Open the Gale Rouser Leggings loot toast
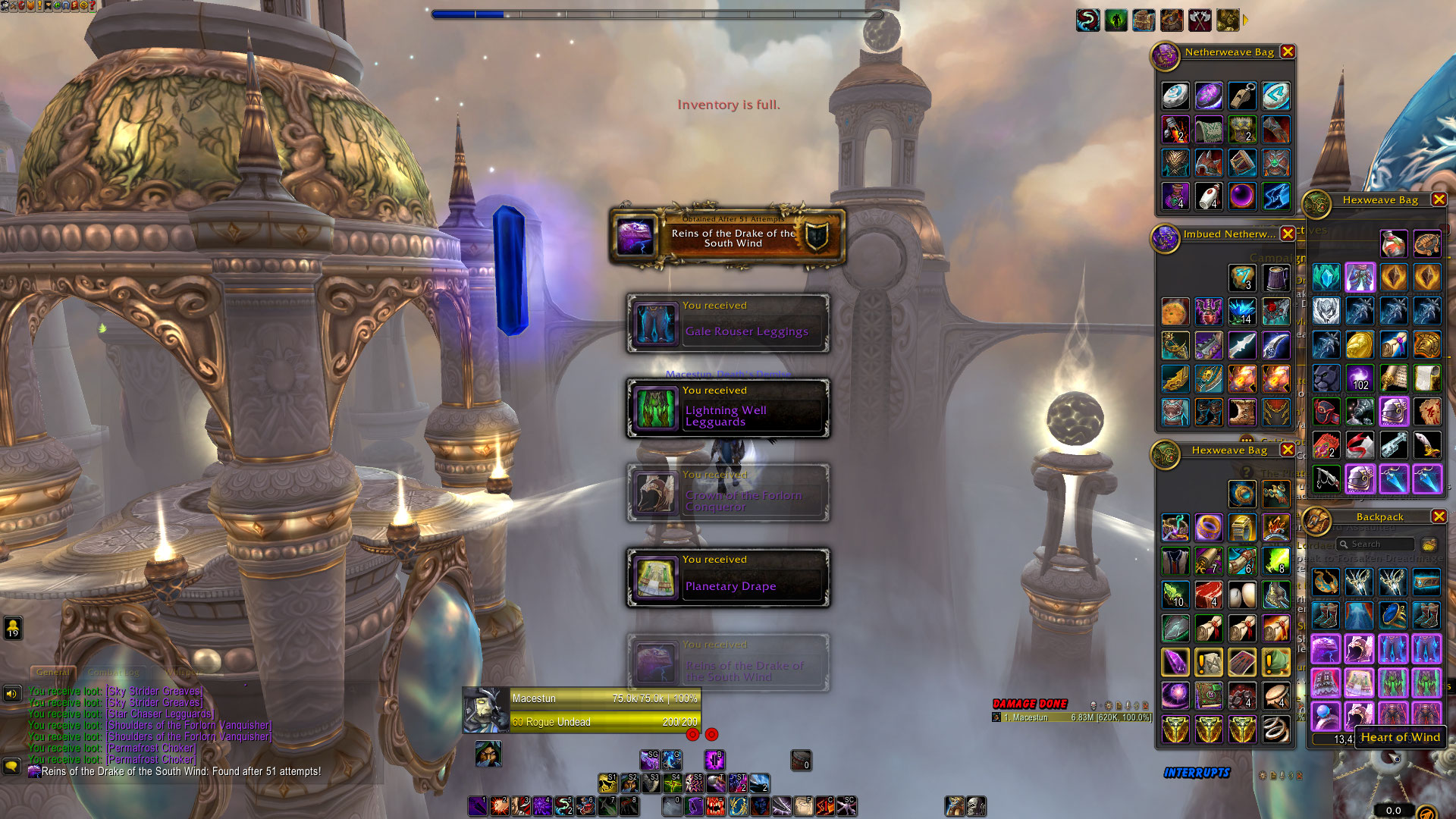Viewport: 1456px width, 819px height. (728, 324)
